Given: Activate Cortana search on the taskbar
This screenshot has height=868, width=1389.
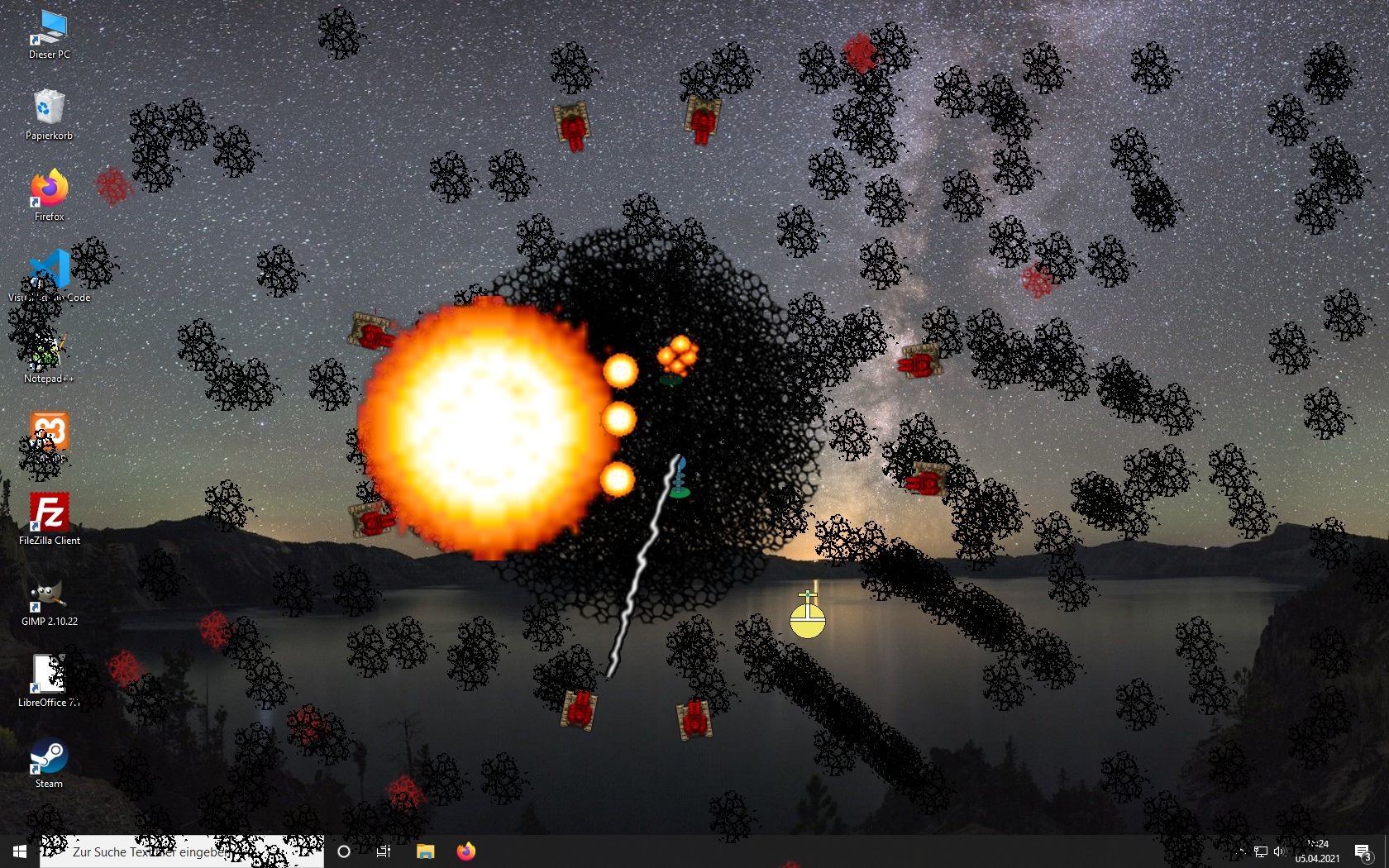Looking at the screenshot, I should click(344, 851).
